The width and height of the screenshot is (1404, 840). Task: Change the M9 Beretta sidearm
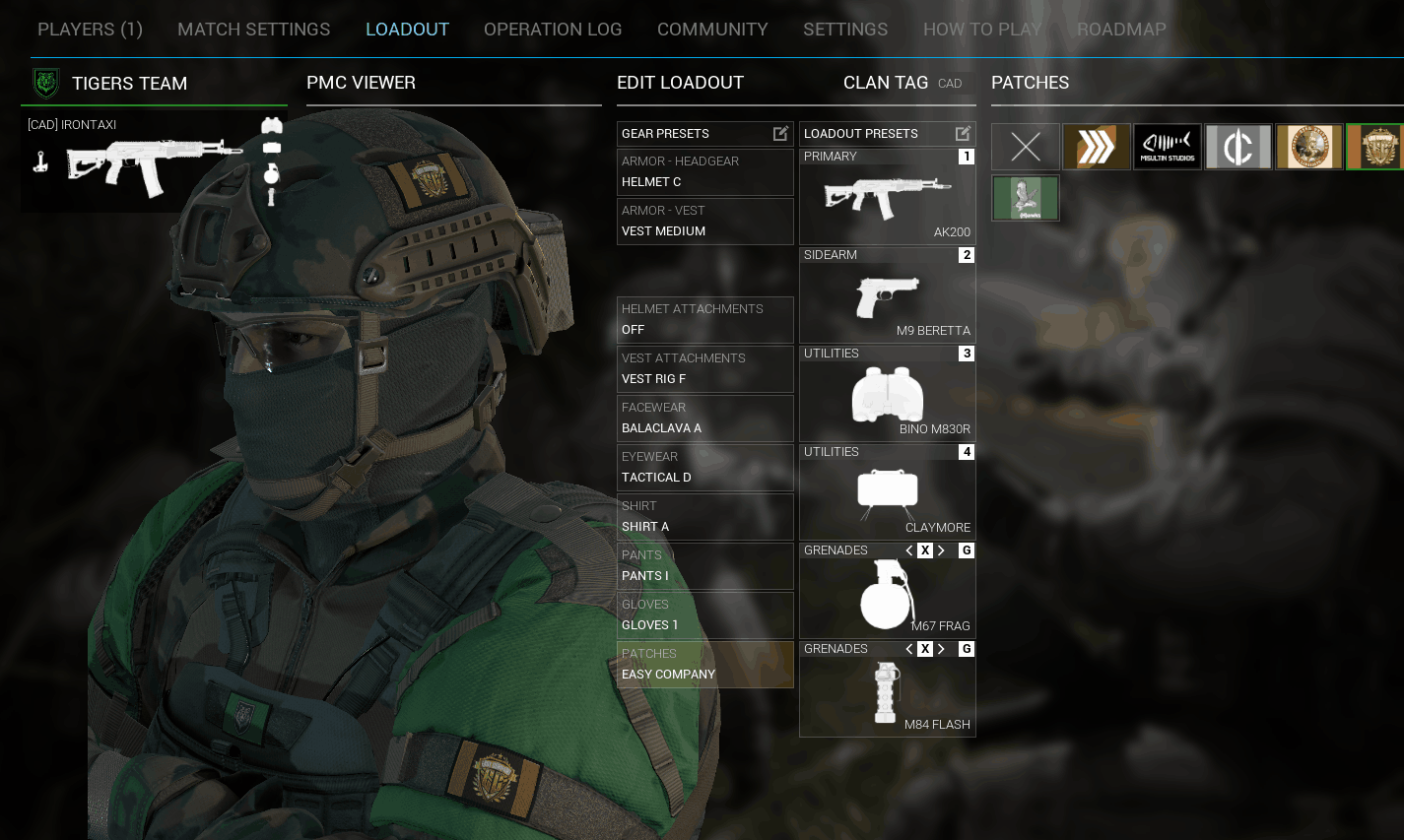pos(887,295)
